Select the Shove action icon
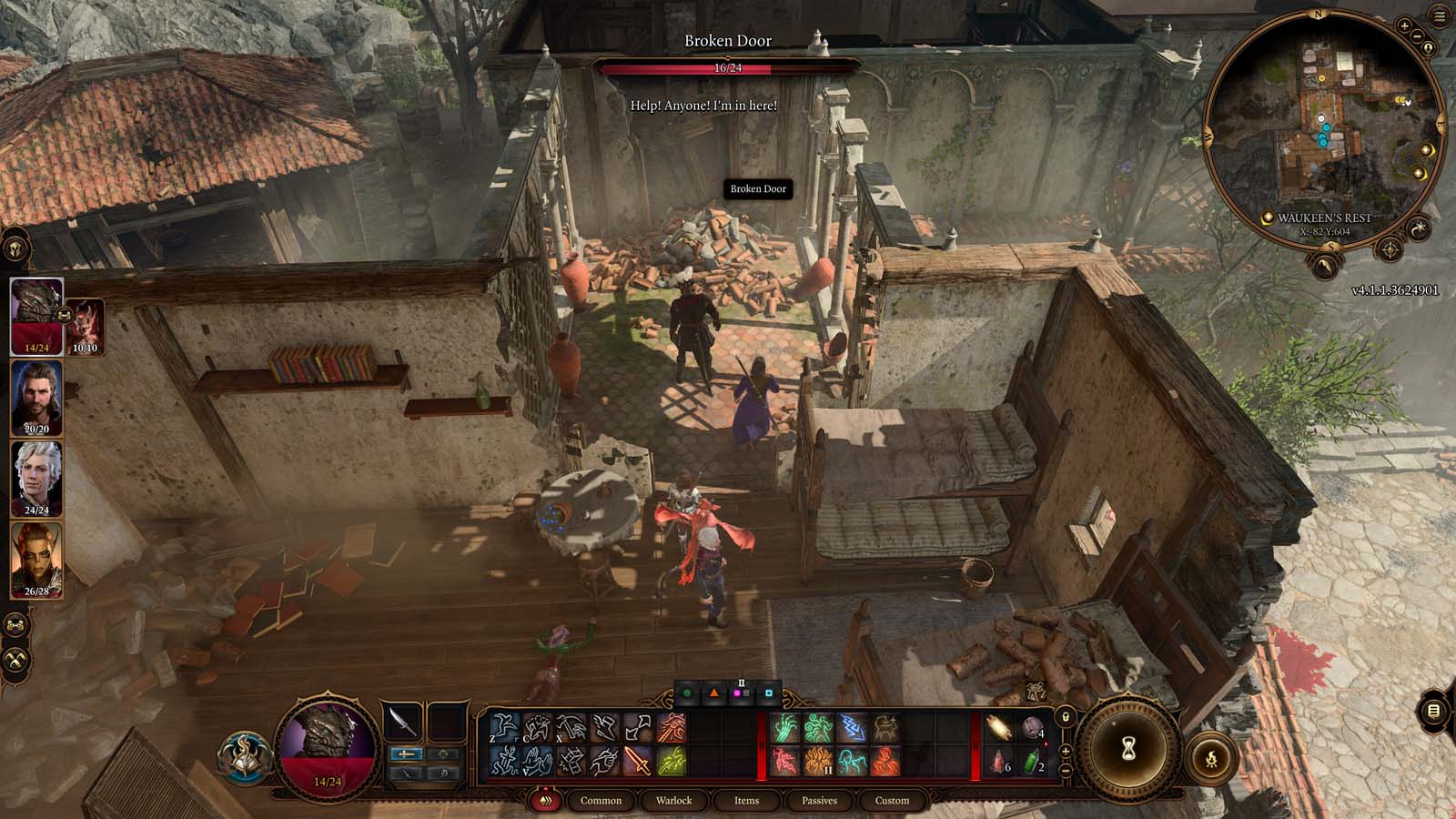The height and width of the screenshot is (819, 1456). pos(606,725)
